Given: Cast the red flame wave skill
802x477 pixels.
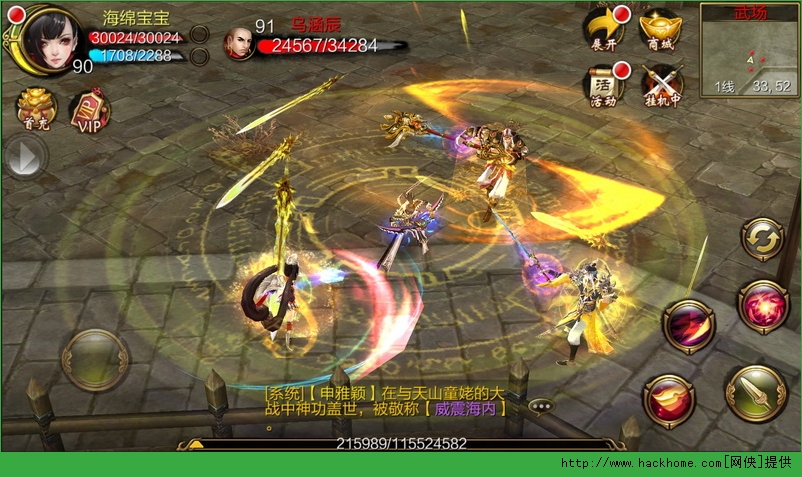Looking at the screenshot, I should click(x=669, y=400).
